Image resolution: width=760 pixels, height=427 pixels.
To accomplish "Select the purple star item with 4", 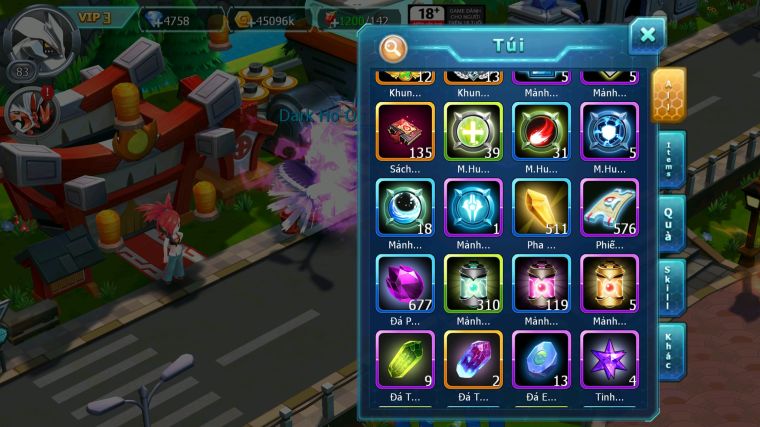I will click(x=609, y=359).
